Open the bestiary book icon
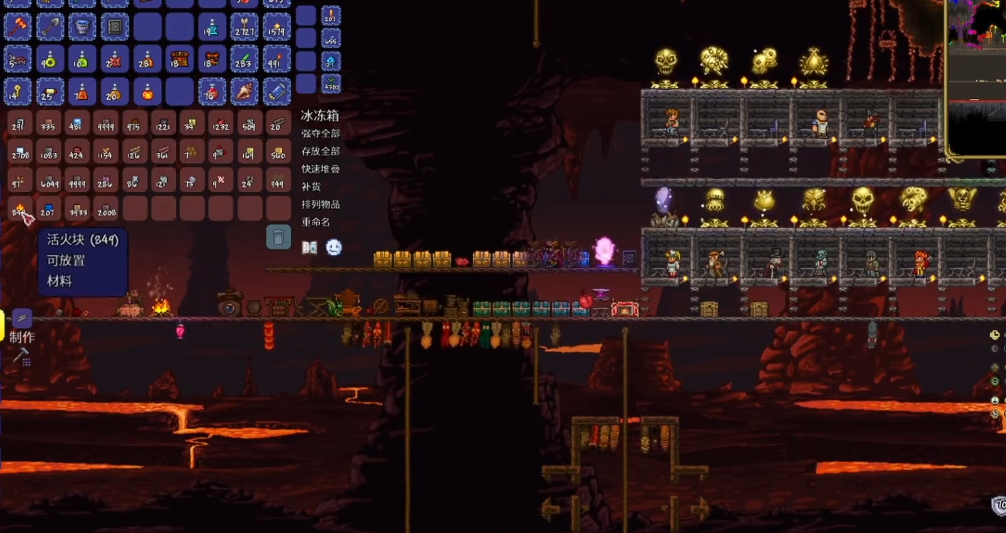The height and width of the screenshot is (533, 1006). (310, 247)
